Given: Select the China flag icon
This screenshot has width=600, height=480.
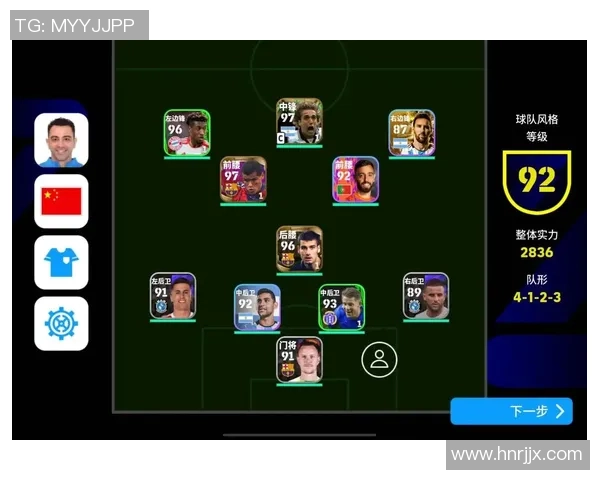Looking at the screenshot, I should (x=61, y=202).
